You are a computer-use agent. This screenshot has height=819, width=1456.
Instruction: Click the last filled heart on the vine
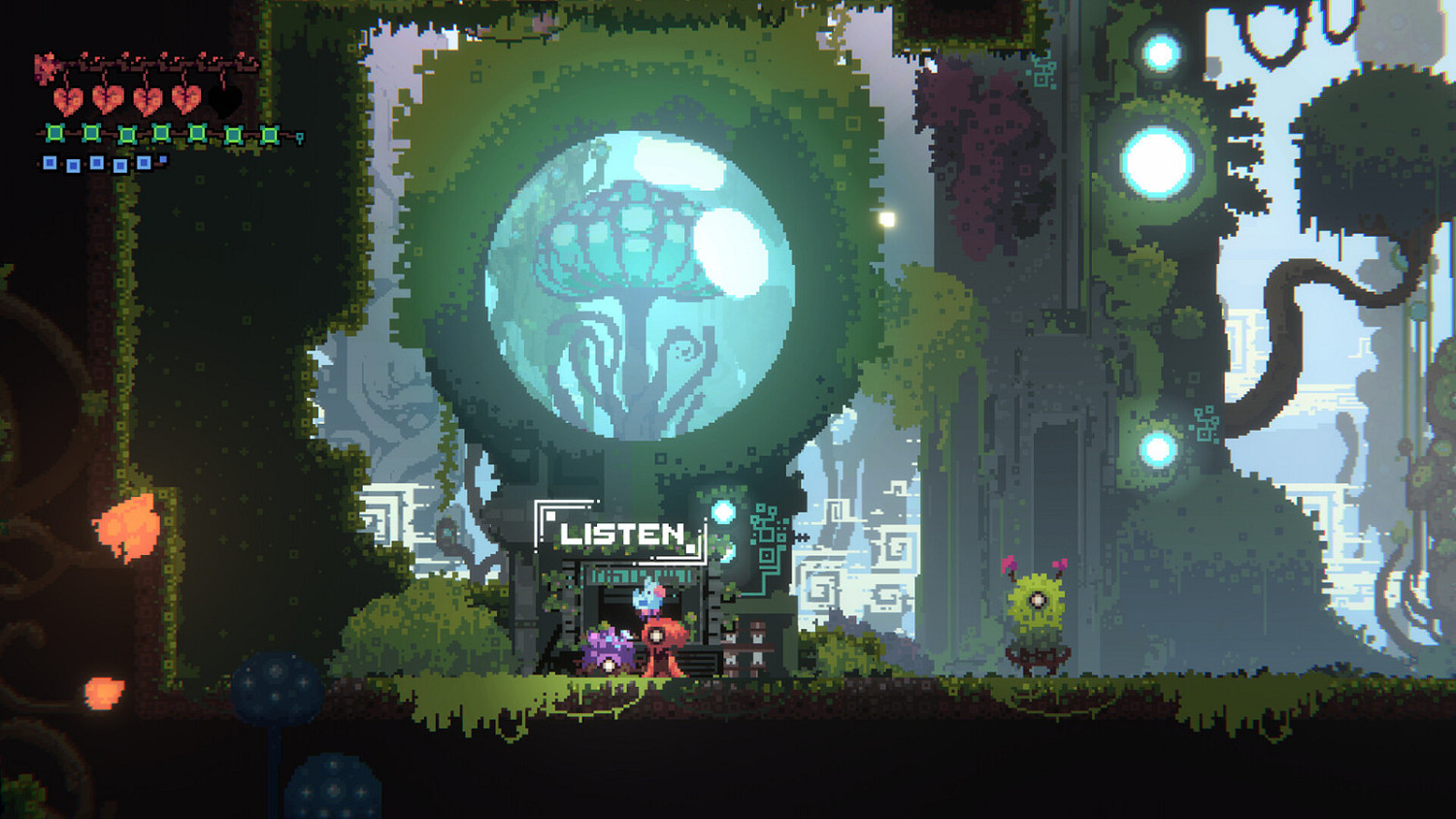[186, 100]
